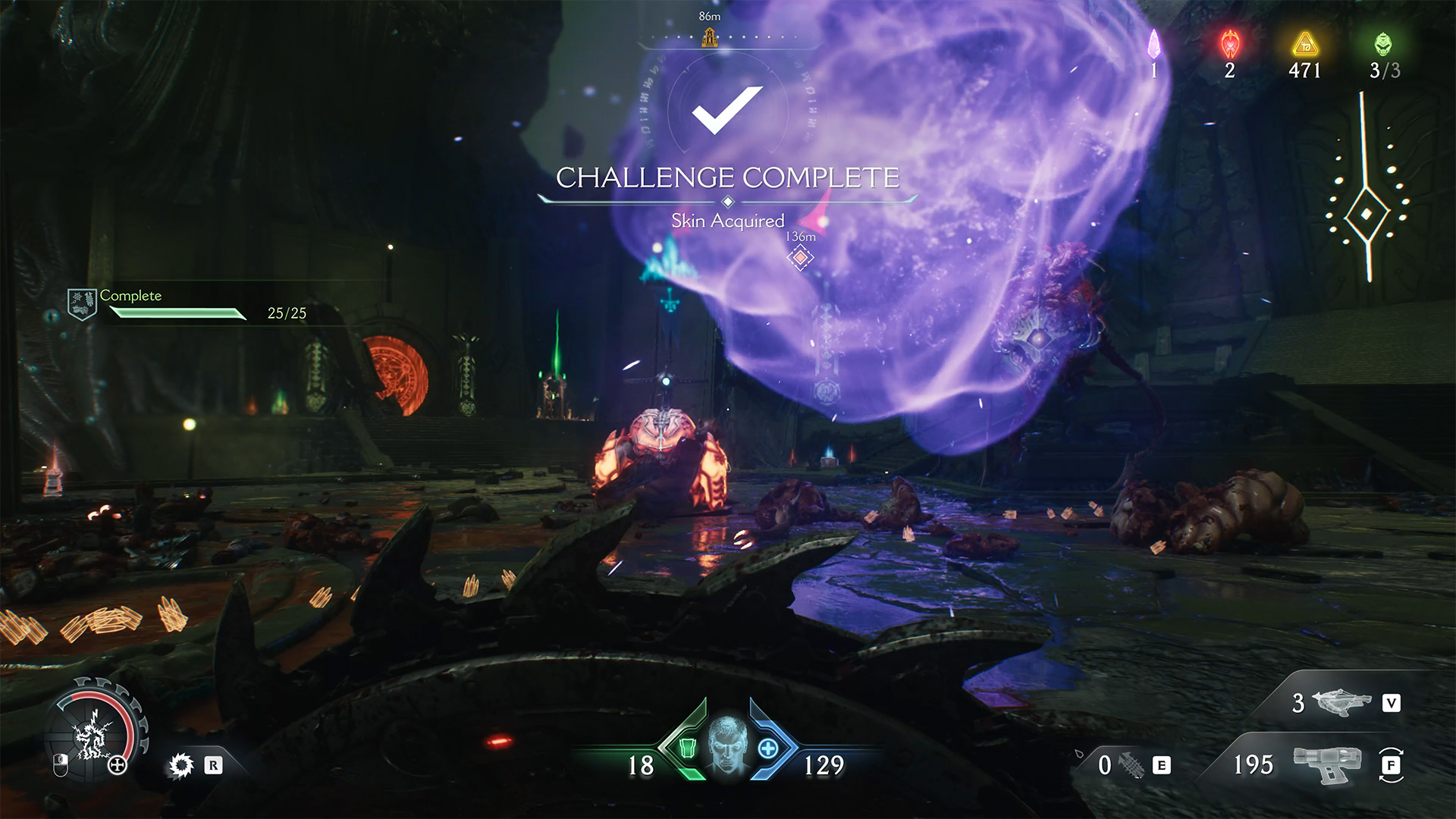Select the red ruby resource icon
This screenshot has width=1456, height=819.
[x=1229, y=45]
